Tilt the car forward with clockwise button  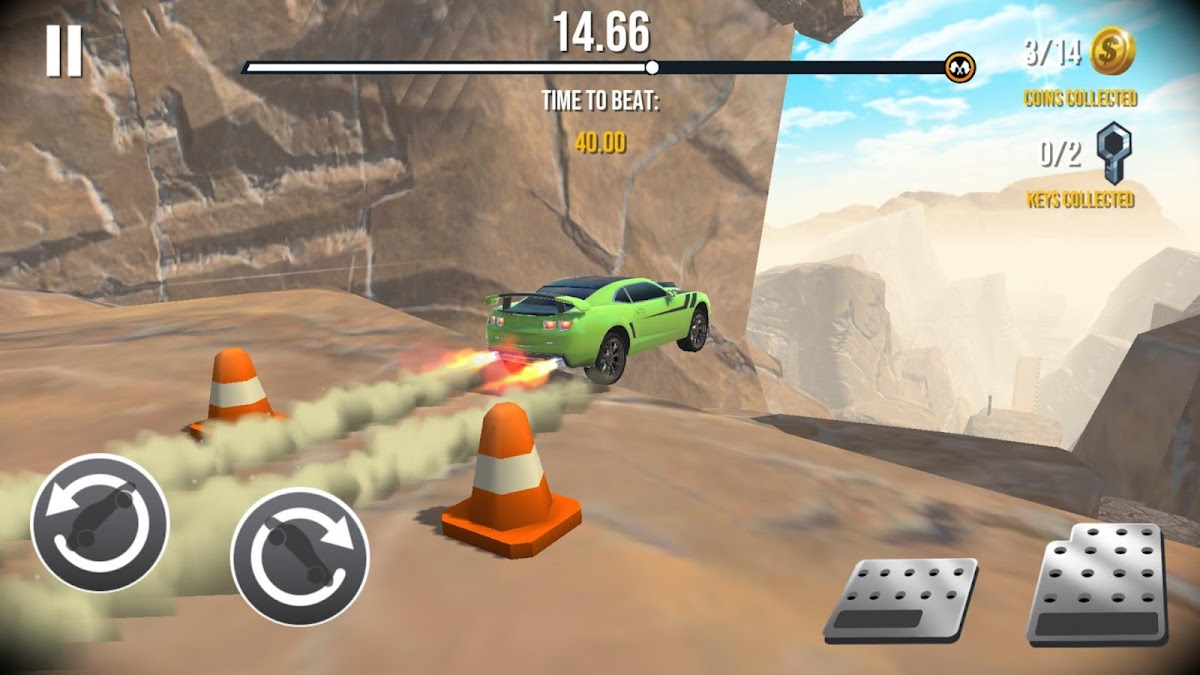pos(299,557)
